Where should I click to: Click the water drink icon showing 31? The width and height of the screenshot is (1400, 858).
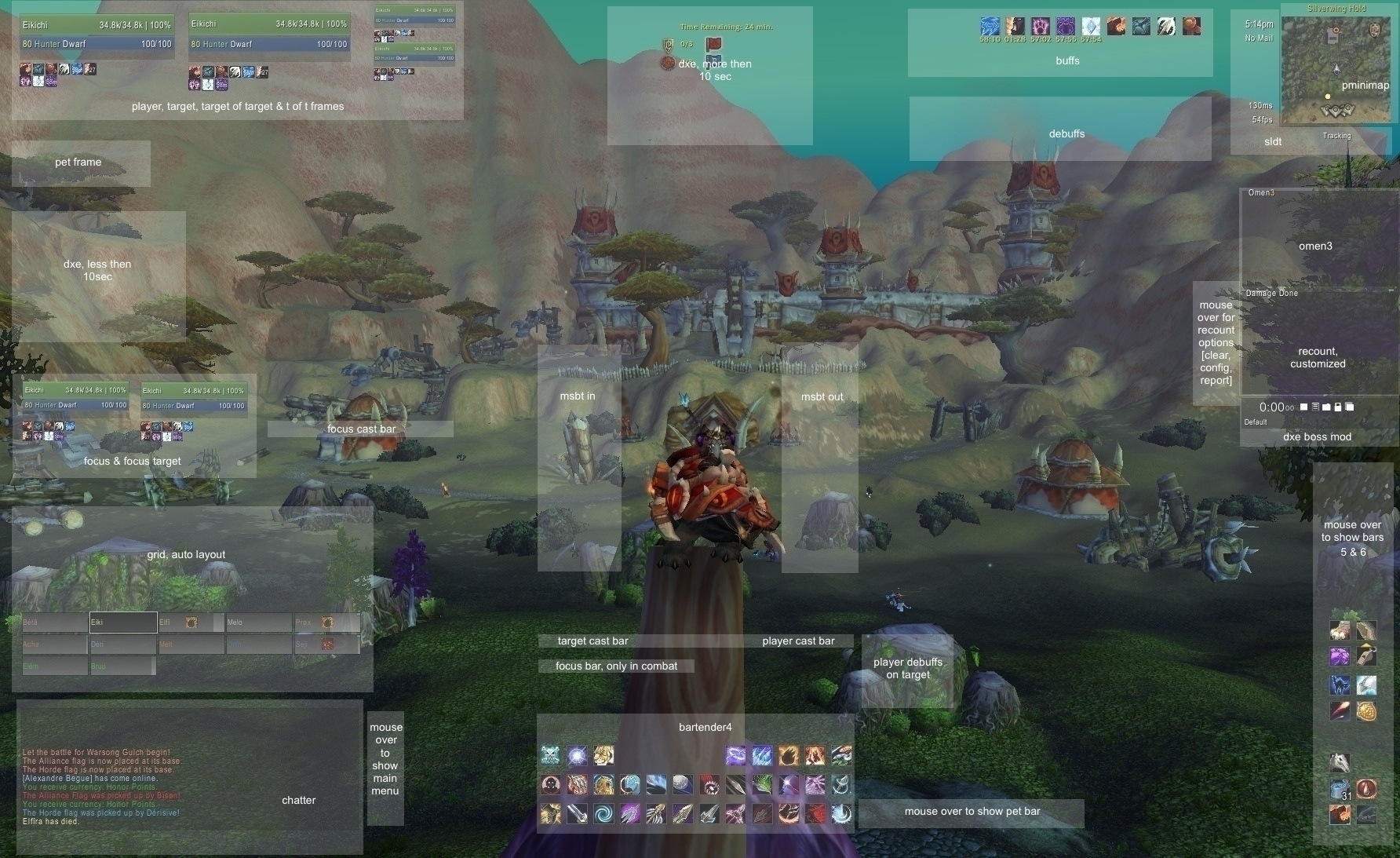(1340, 788)
